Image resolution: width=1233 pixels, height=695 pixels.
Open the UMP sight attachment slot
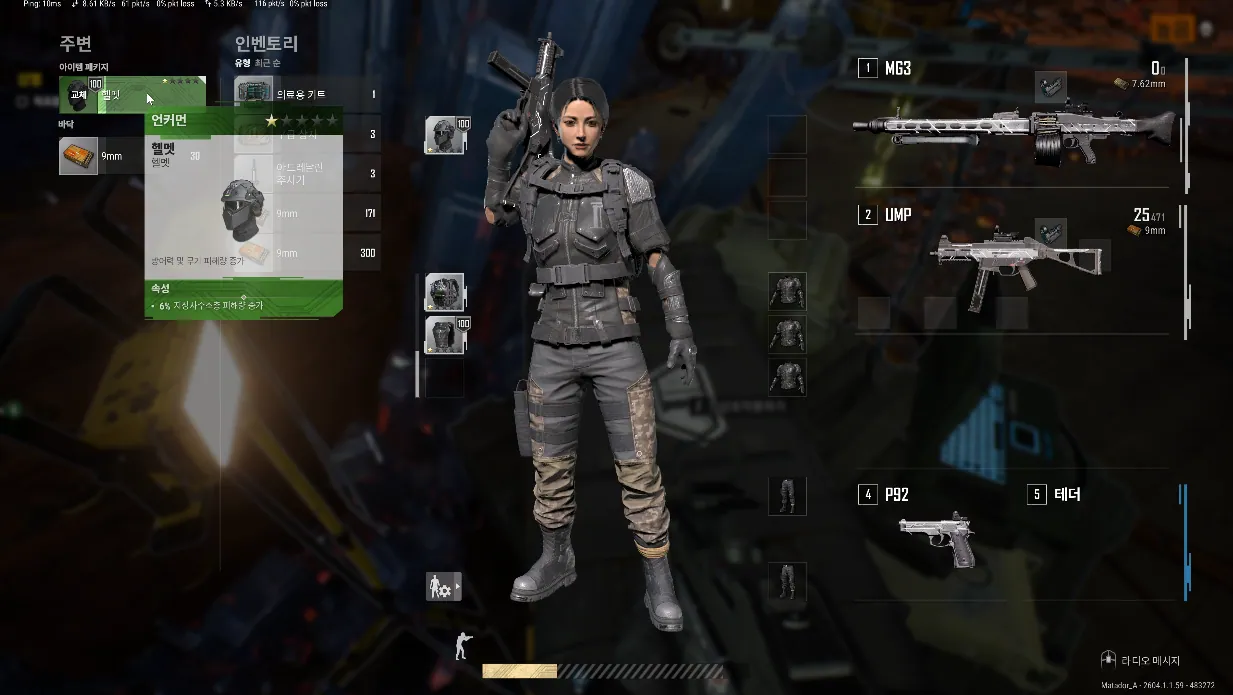tap(1050, 233)
